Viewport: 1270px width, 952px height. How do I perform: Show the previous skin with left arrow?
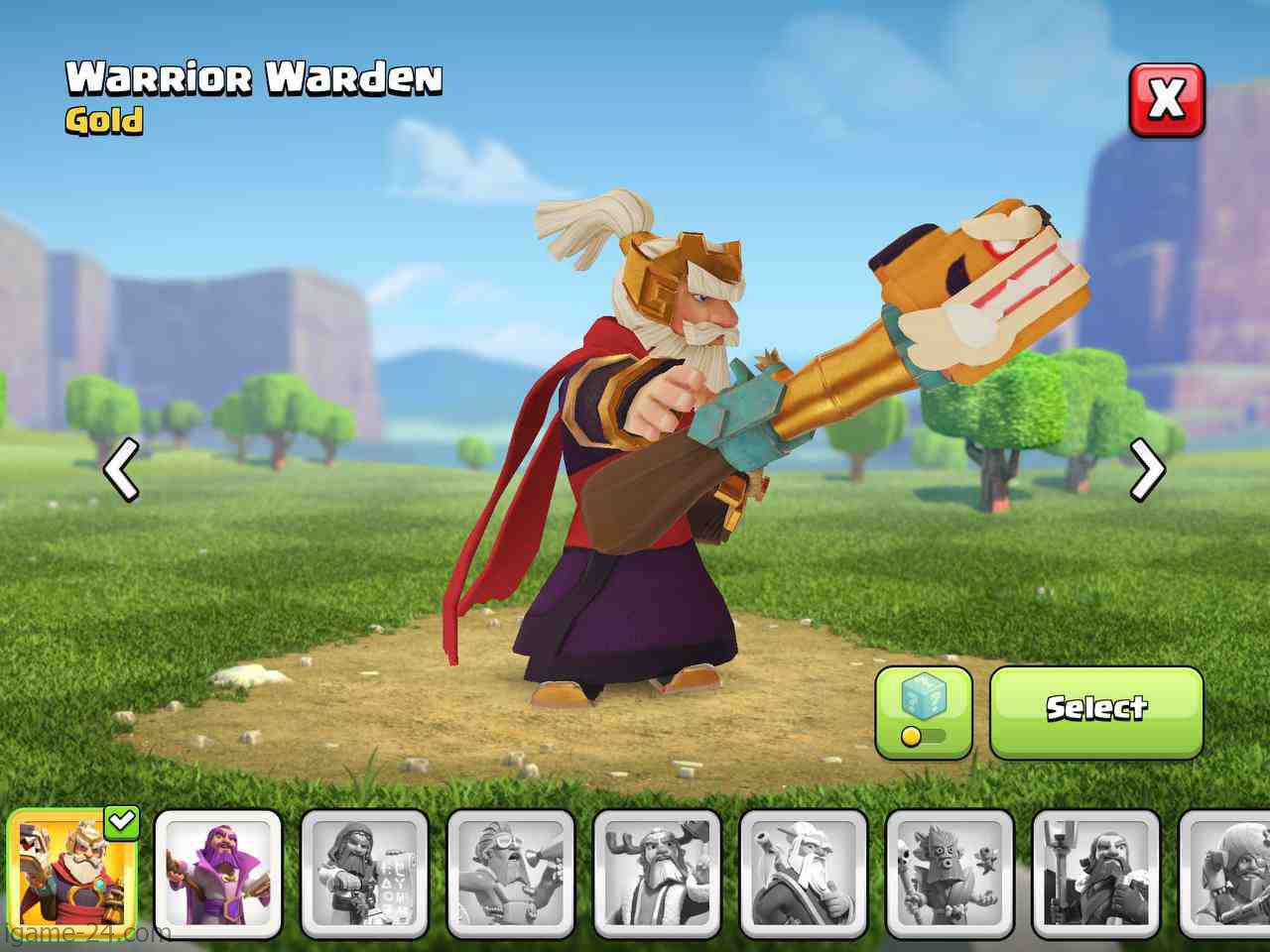pos(122,470)
